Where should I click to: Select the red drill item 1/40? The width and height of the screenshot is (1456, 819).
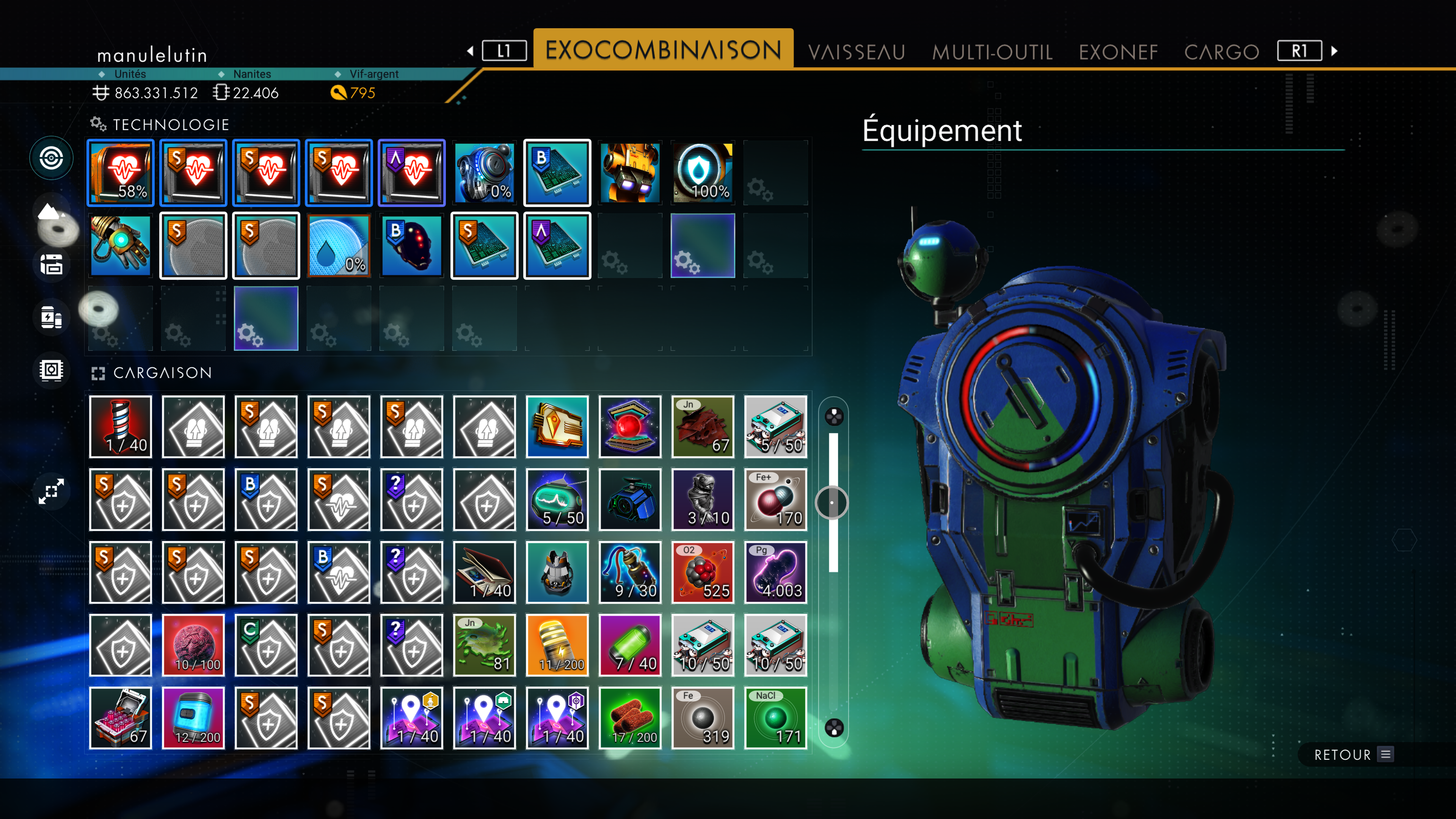point(121,427)
